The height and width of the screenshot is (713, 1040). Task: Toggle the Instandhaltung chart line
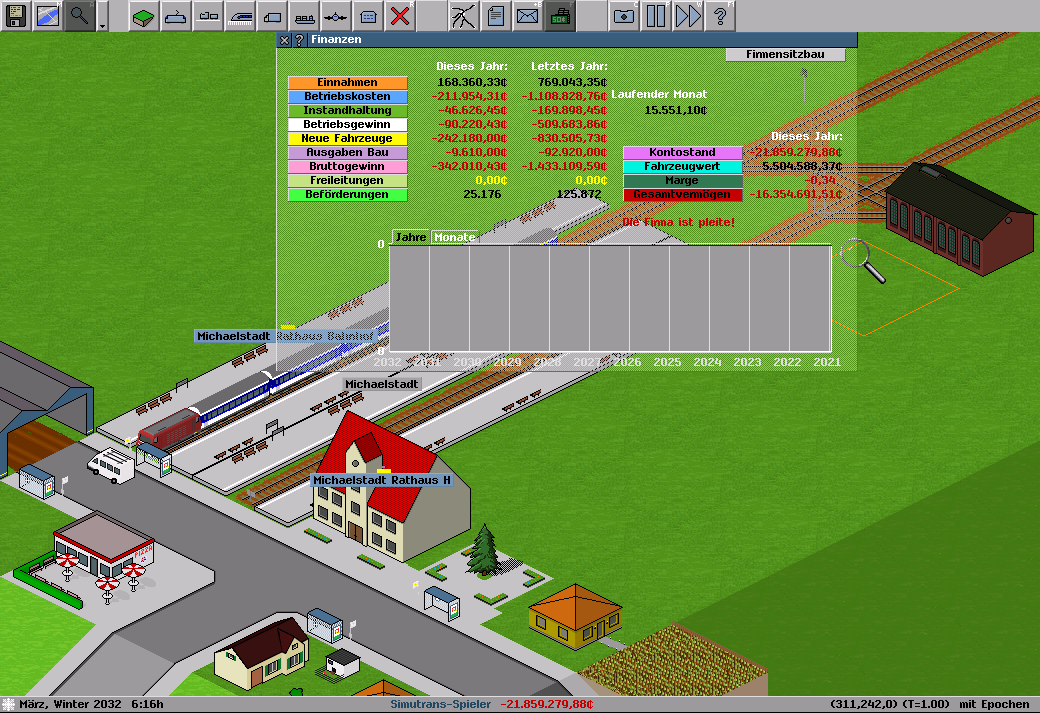point(347,111)
